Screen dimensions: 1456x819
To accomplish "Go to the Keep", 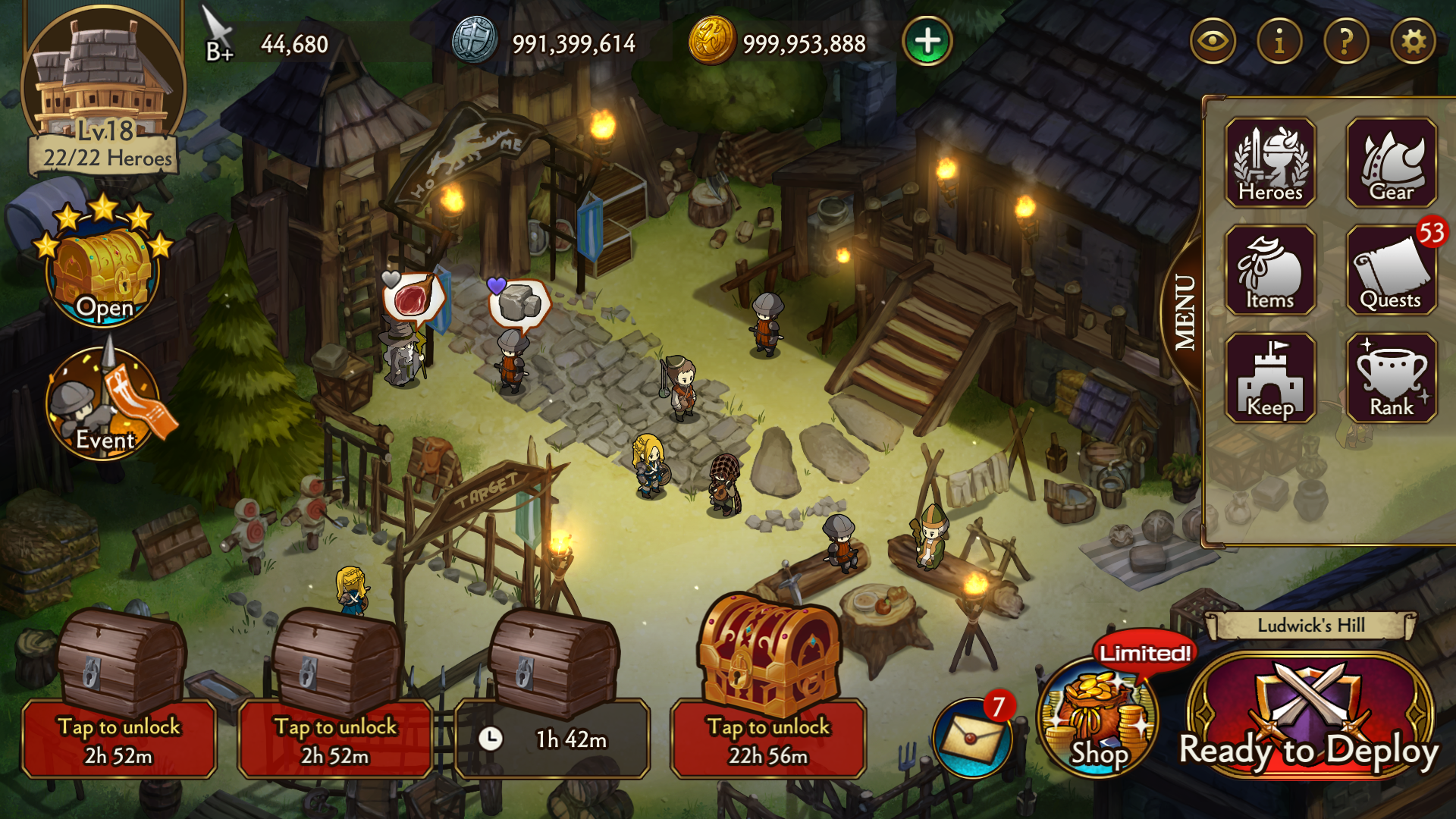I will coord(1270,378).
